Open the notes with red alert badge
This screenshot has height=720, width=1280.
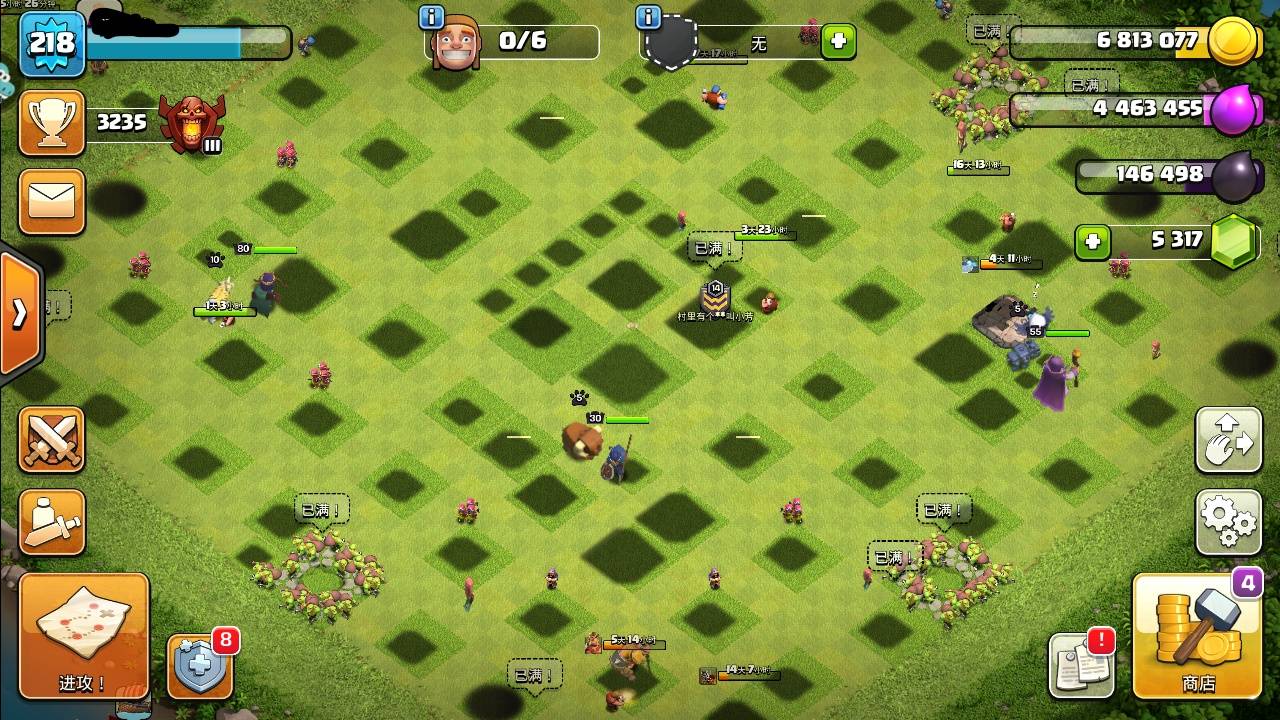click(1081, 665)
